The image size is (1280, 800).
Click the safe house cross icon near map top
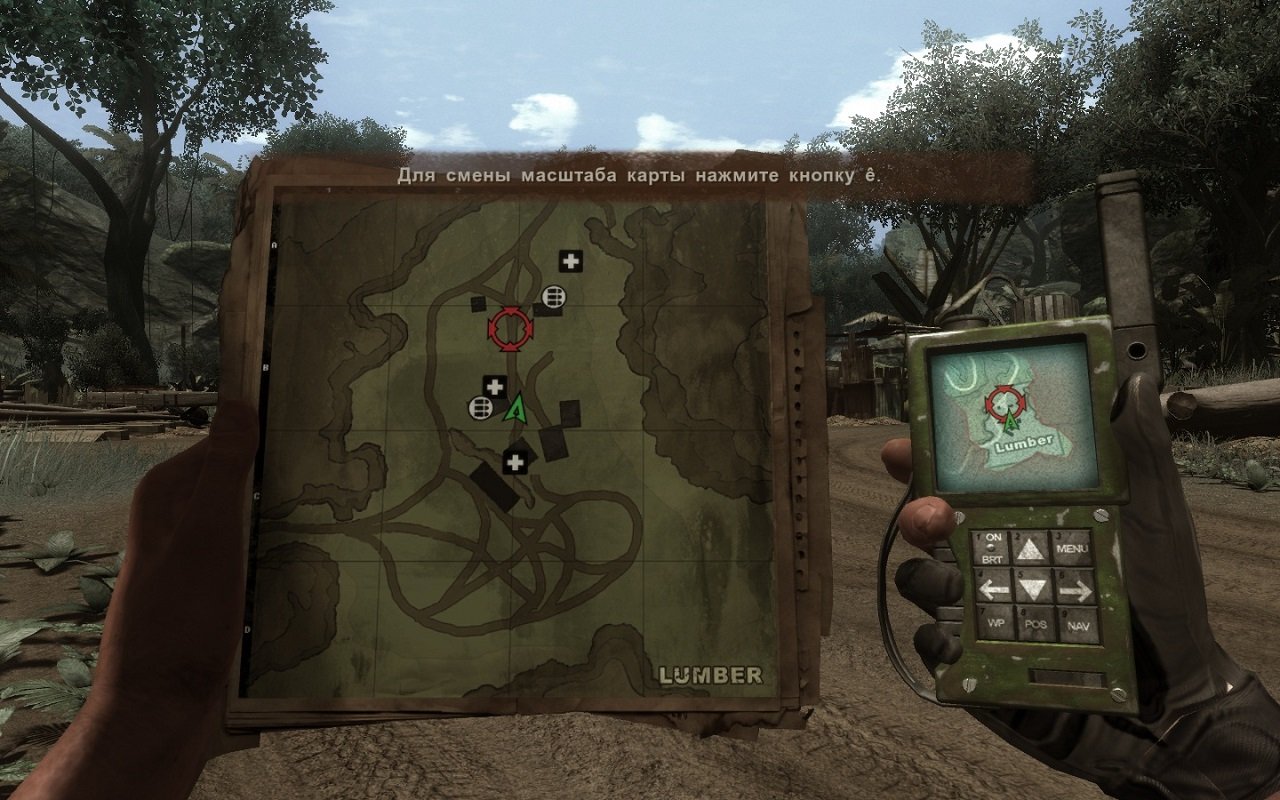coord(570,263)
